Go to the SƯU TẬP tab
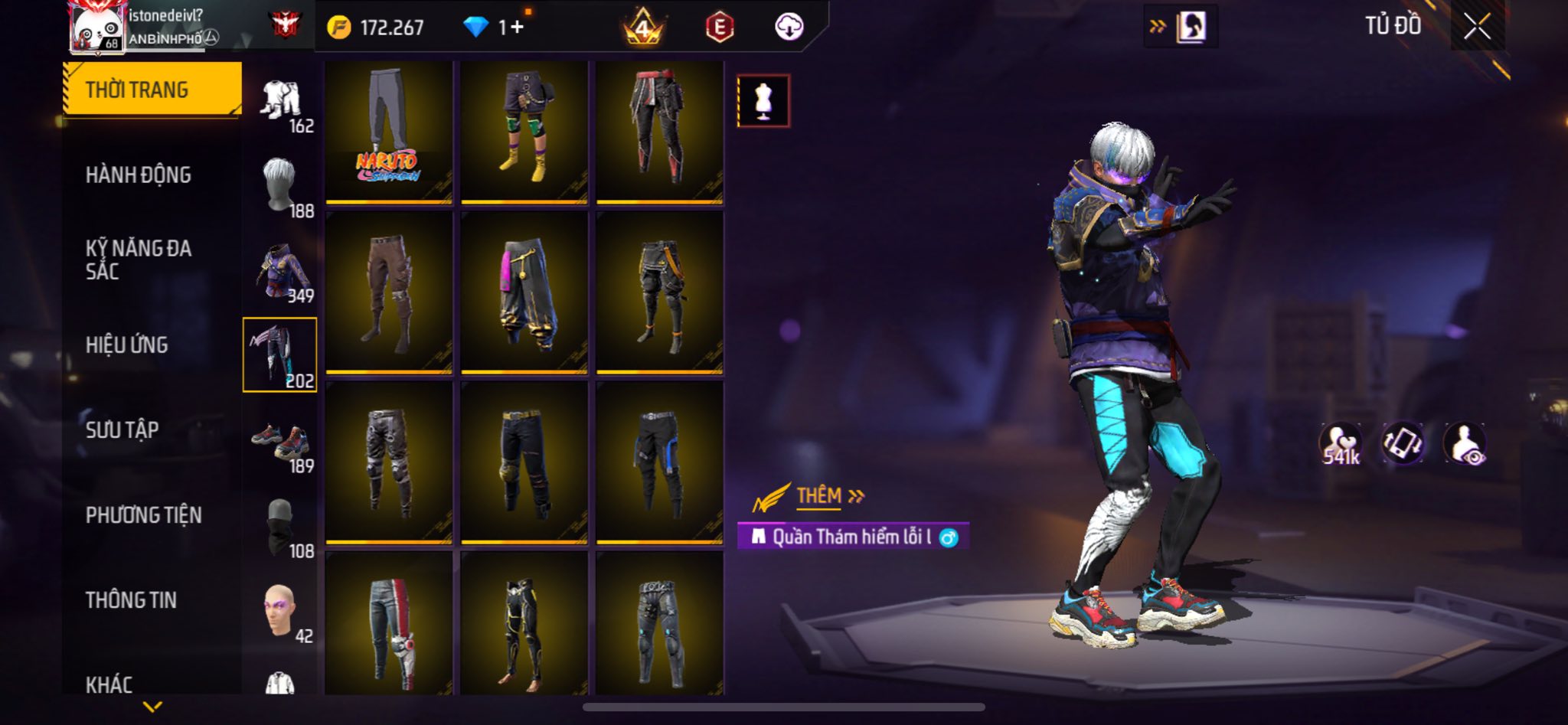Viewport: 1568px width, 725px height. coord(122,430)
